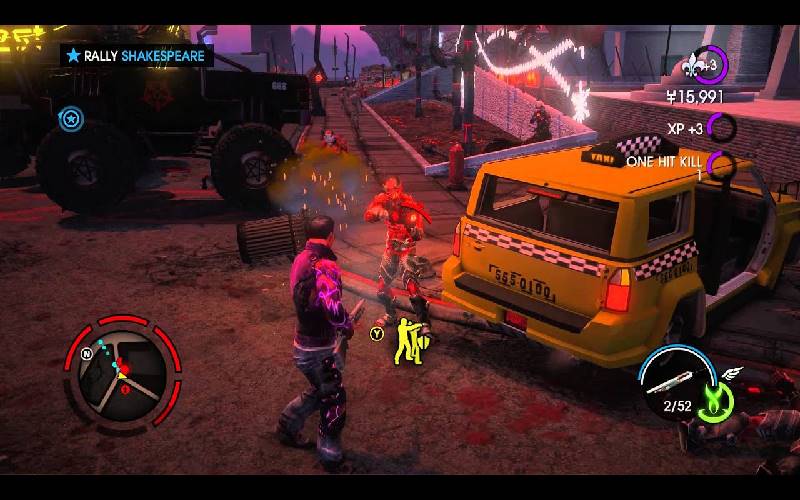Click the blue star waypoint marker
The height and width of the screenshot is (500, 800).
tap(70, 120)
